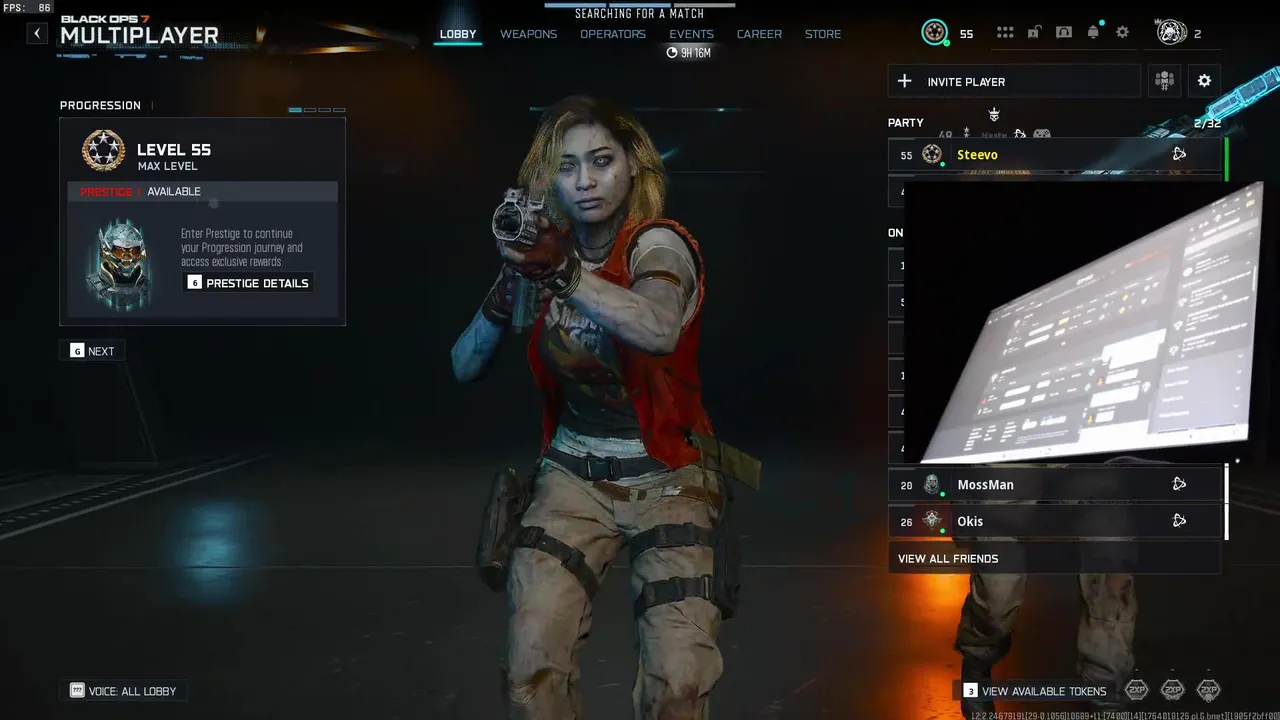Open the party settings gear
This screenshot has height=720, width=1280.
click(x=1204, y=81)
